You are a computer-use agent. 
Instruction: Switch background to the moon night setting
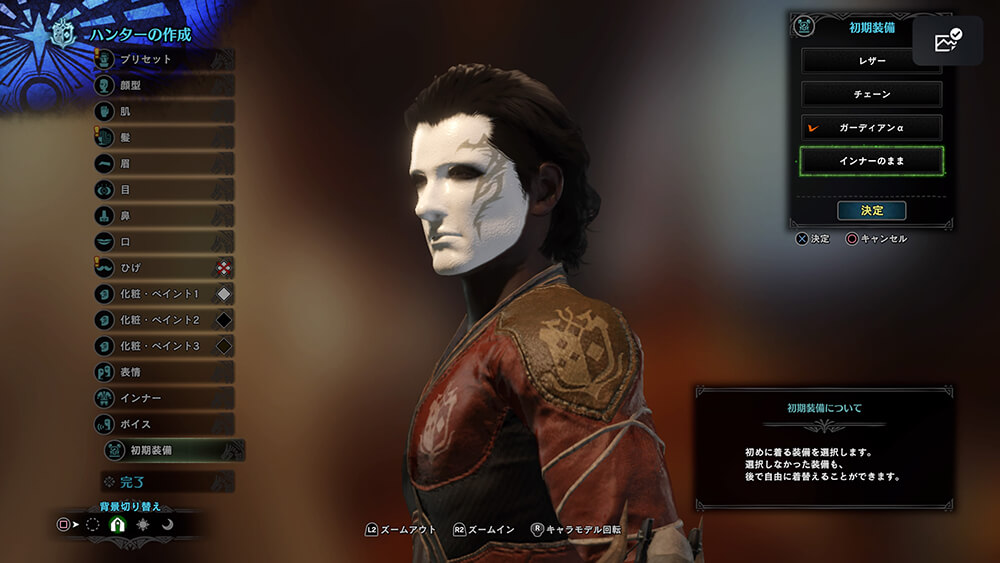point(168,524)
